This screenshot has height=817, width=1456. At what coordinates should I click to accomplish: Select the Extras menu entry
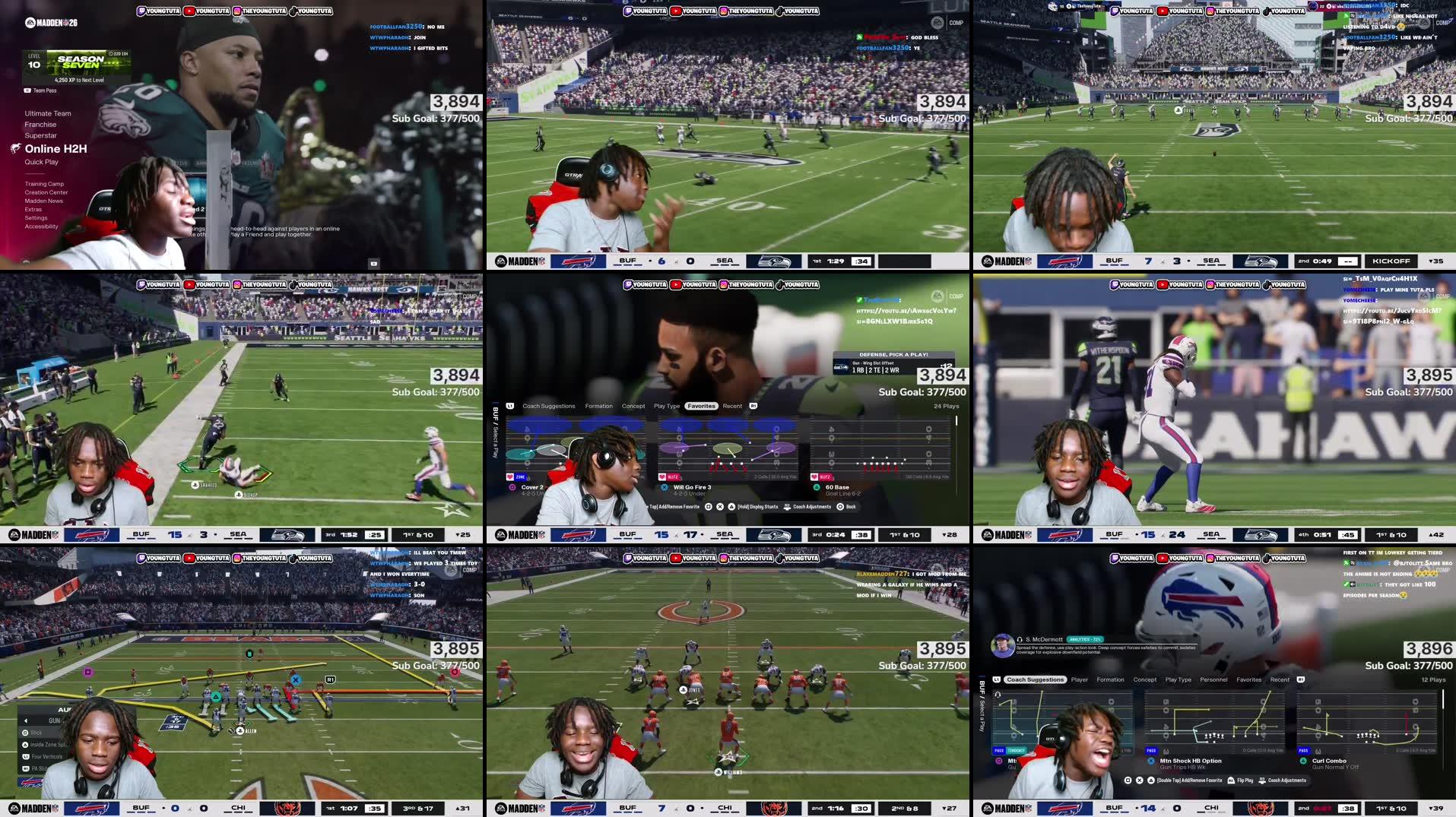point(33,209)
